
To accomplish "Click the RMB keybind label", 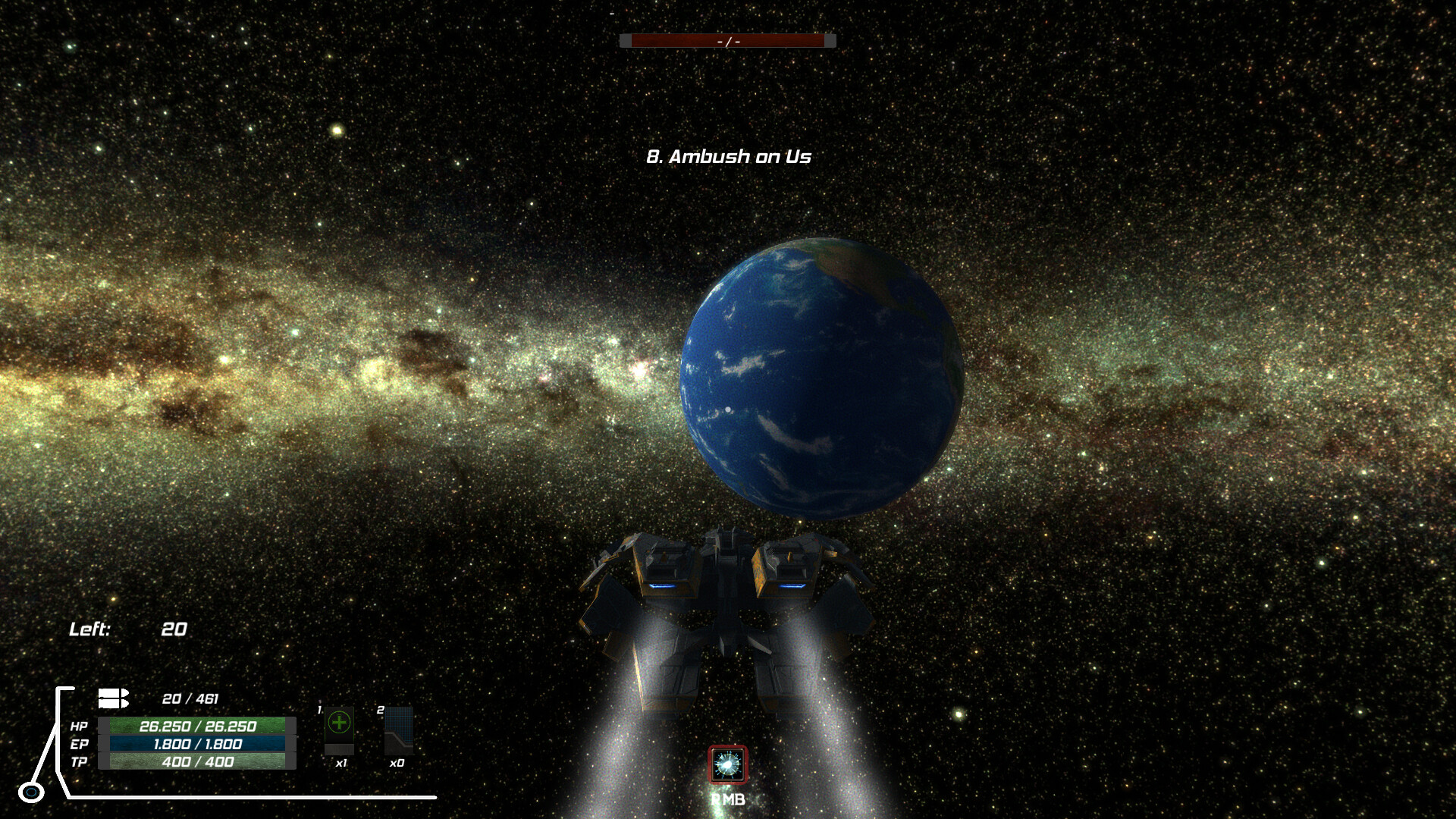I will coord(727,799).
